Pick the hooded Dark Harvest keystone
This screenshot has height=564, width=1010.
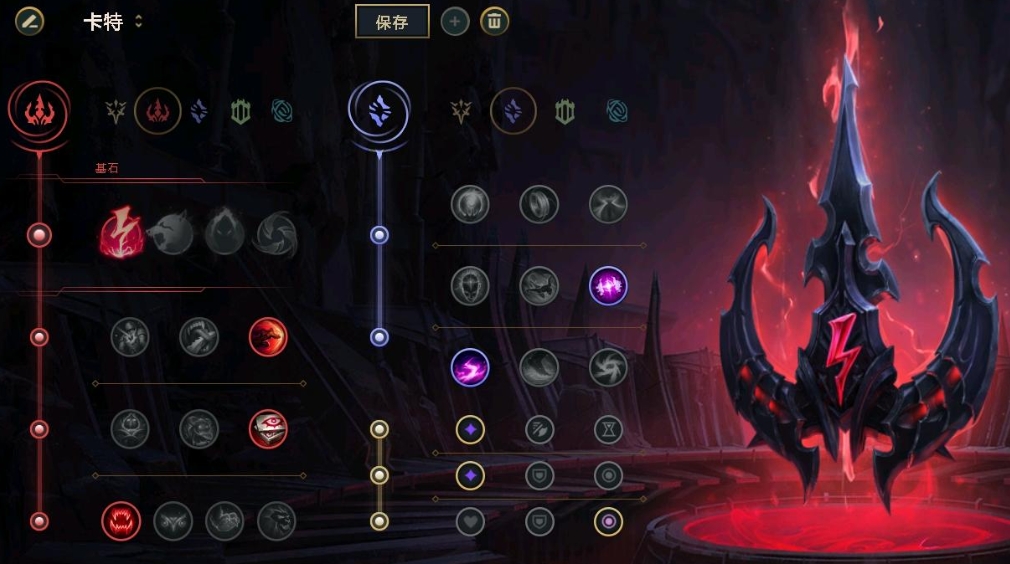point(224,235)
